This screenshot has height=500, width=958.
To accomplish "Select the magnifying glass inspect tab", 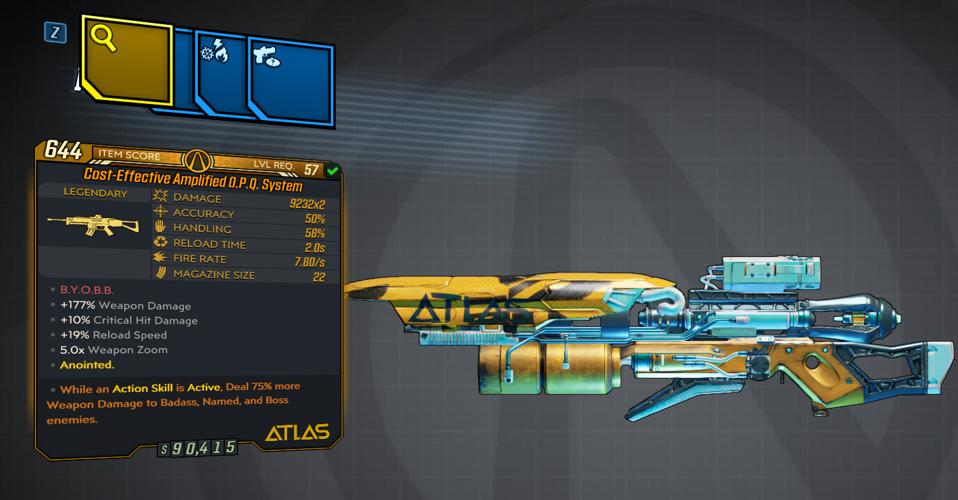I will 127,61.
